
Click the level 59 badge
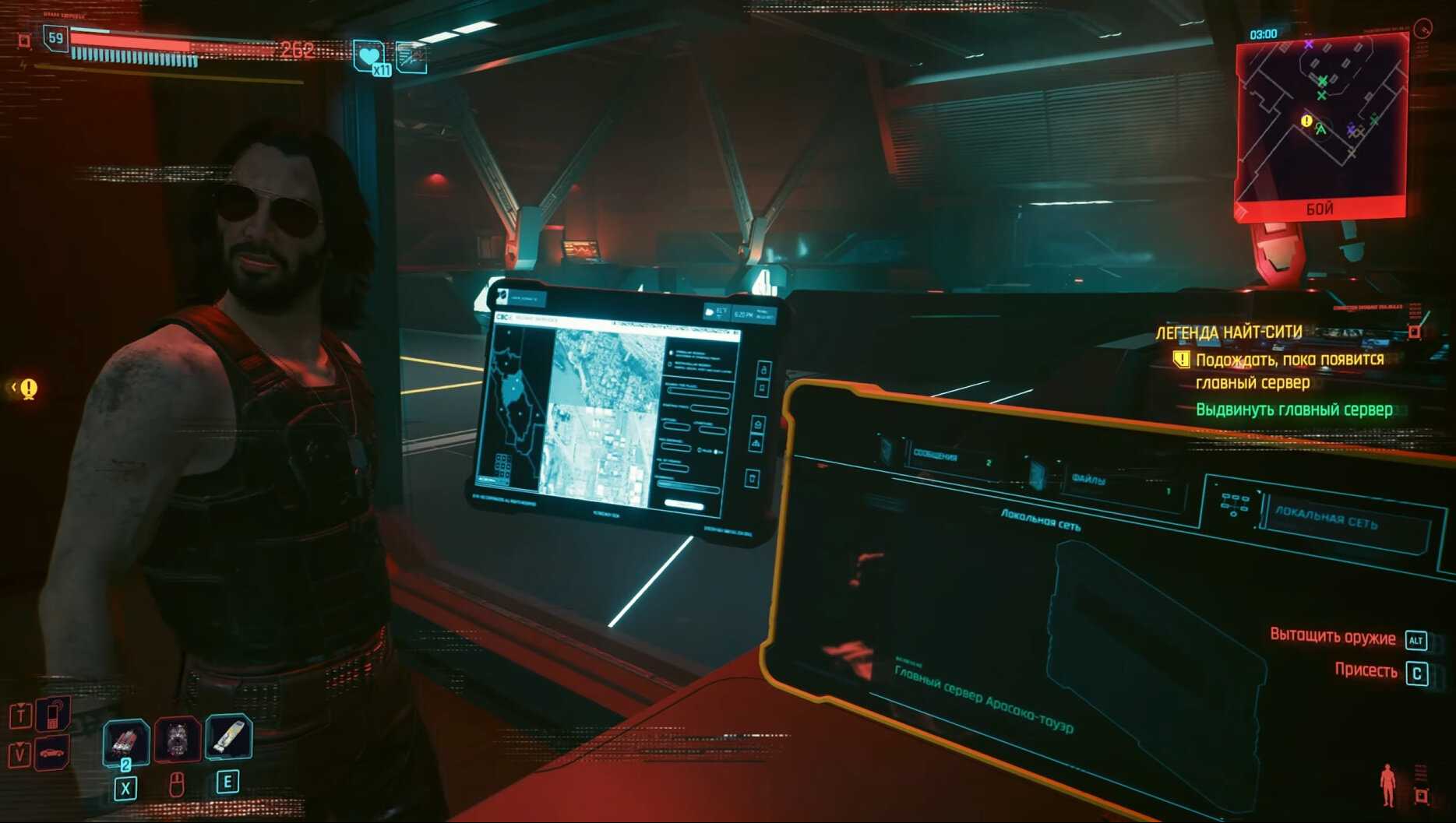tap(55, 38)
